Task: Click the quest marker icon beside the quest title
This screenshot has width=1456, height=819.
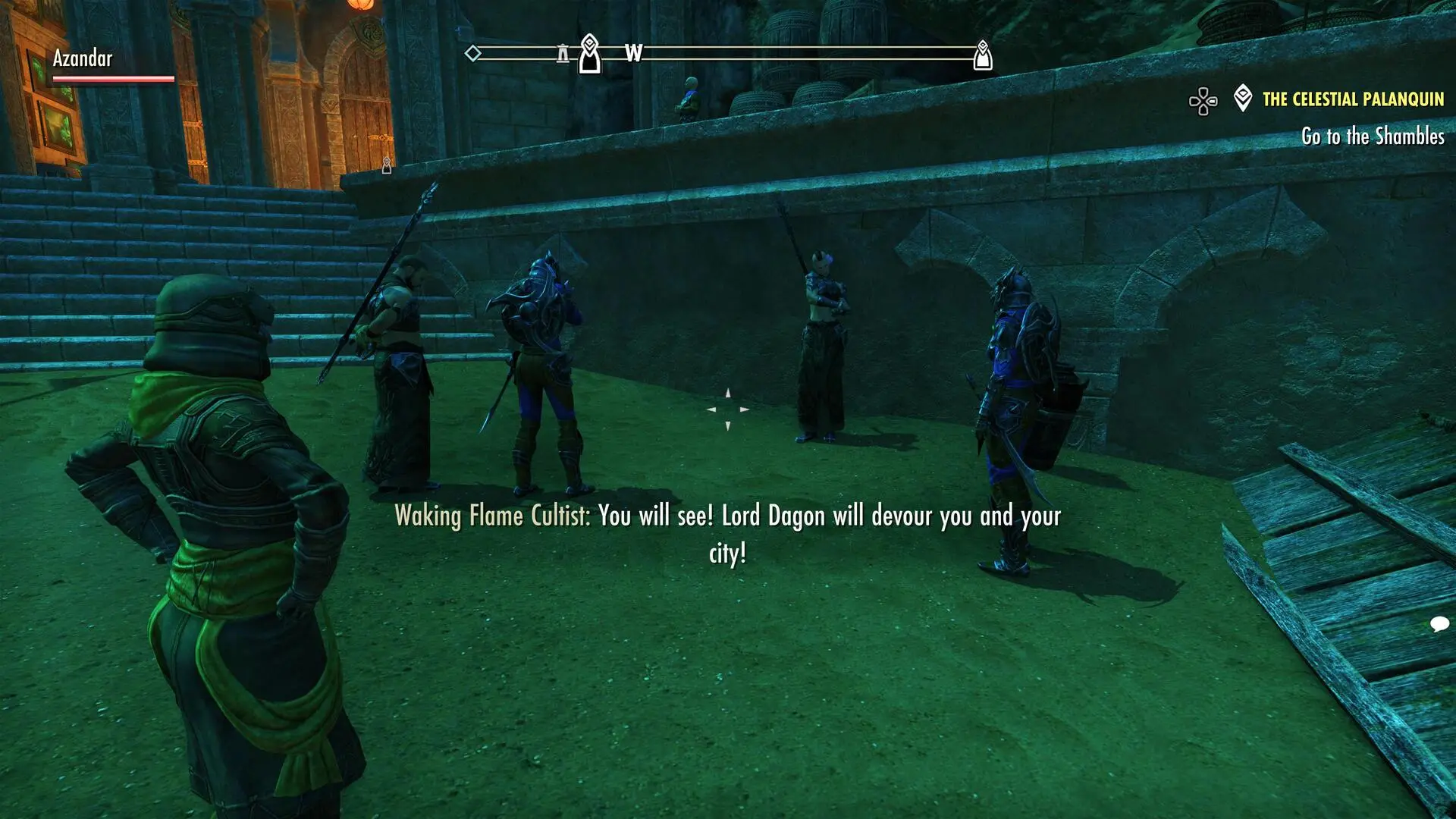Action: [x=1242, y=99]
